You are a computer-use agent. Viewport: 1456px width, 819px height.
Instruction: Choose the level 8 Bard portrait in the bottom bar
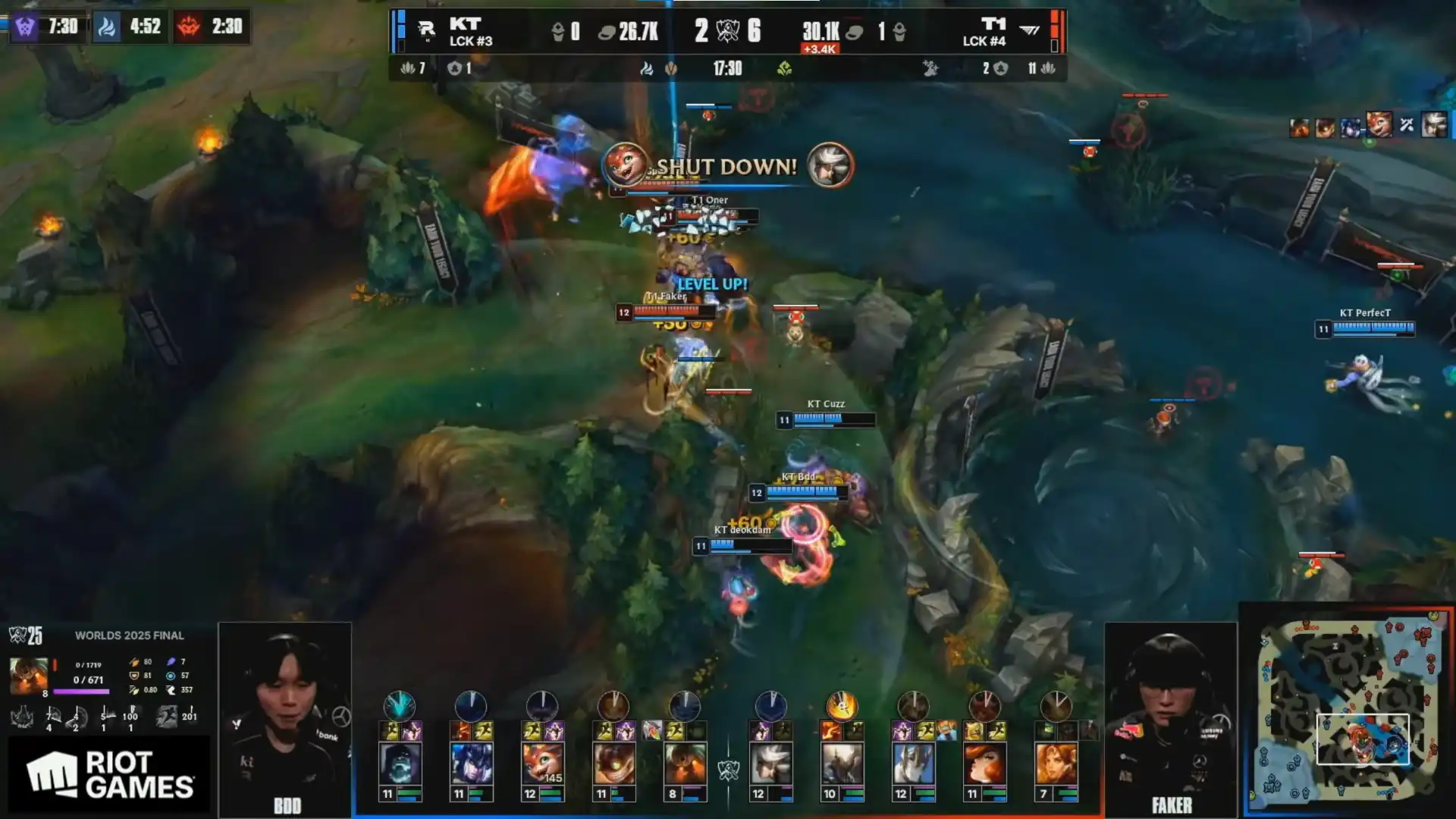pos(685,764)
